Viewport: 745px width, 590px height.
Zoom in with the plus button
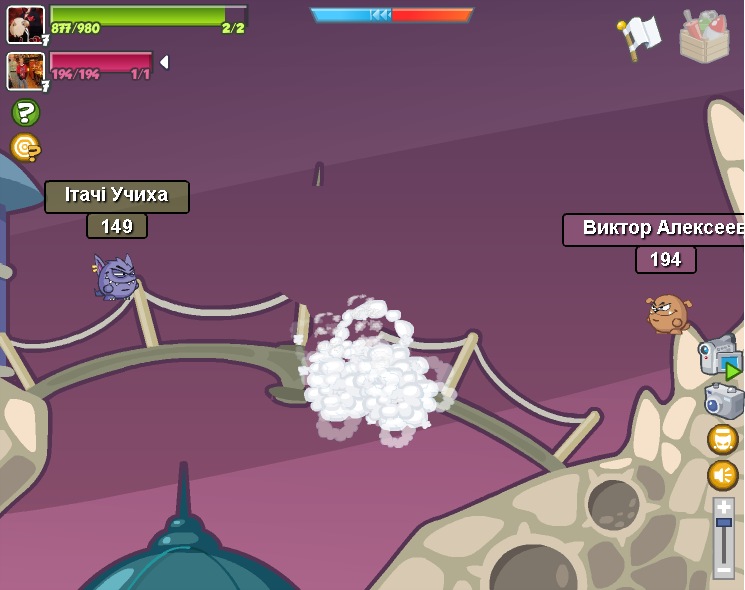click(x=723, y=507)
